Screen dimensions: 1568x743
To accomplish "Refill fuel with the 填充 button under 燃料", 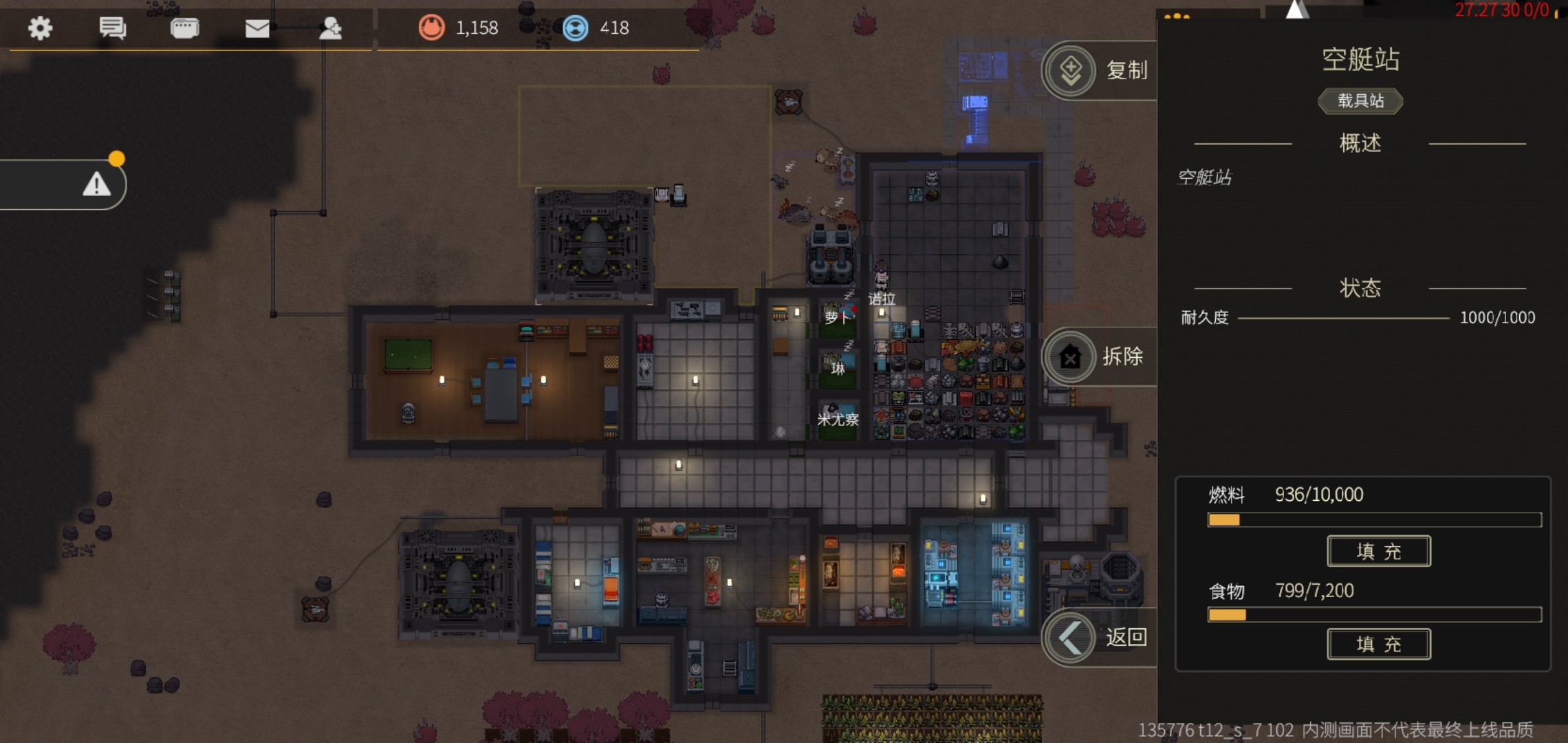I will (x=1378, y=551).
